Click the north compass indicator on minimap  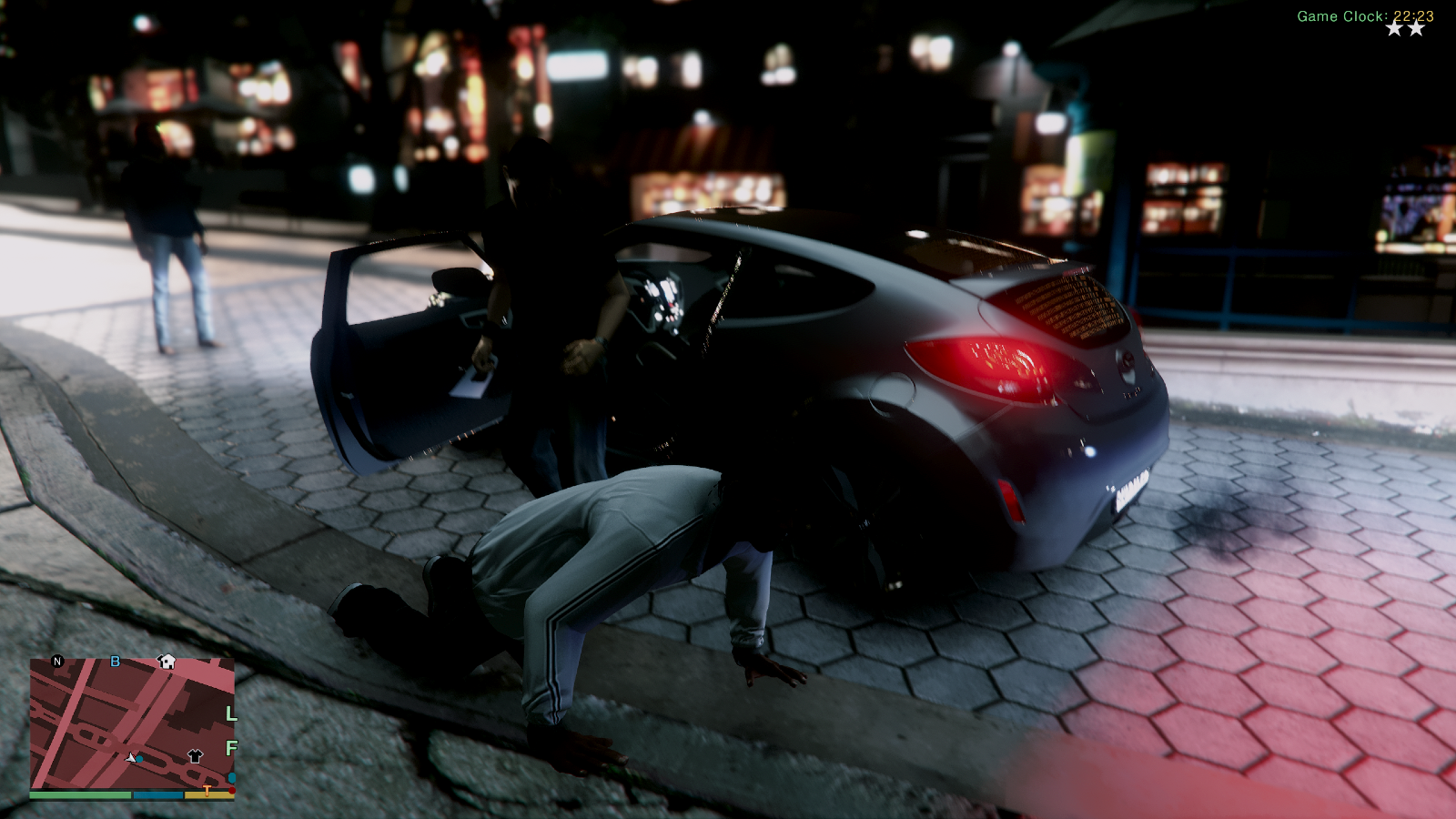point(56,661)
